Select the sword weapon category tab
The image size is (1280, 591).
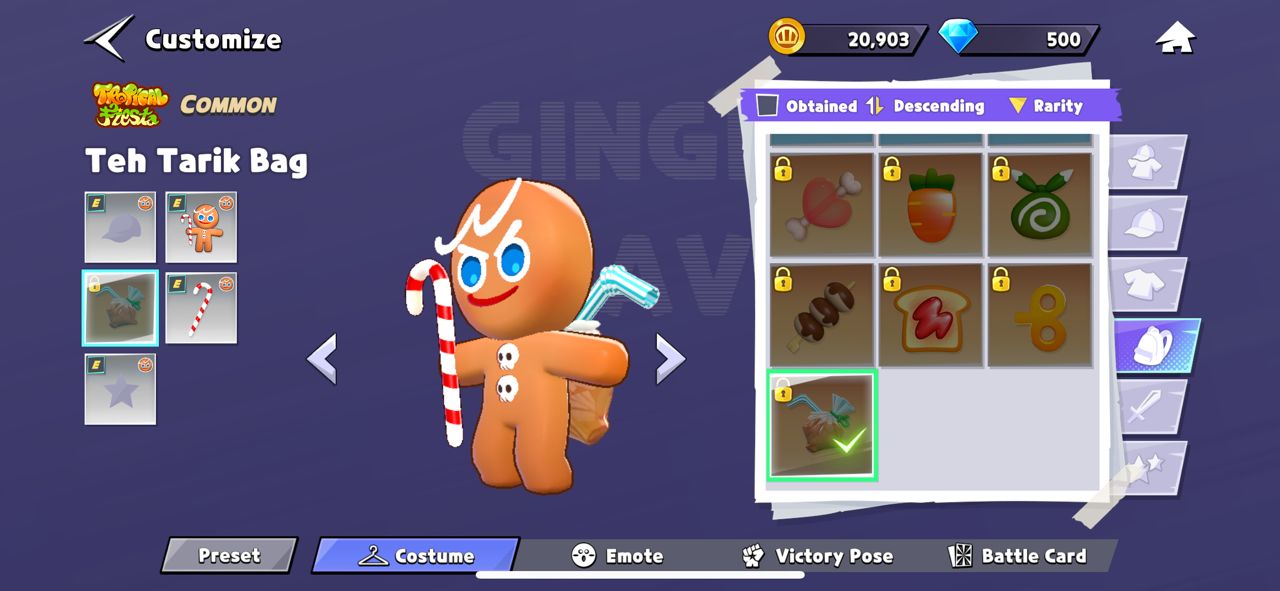(1146, 408)
